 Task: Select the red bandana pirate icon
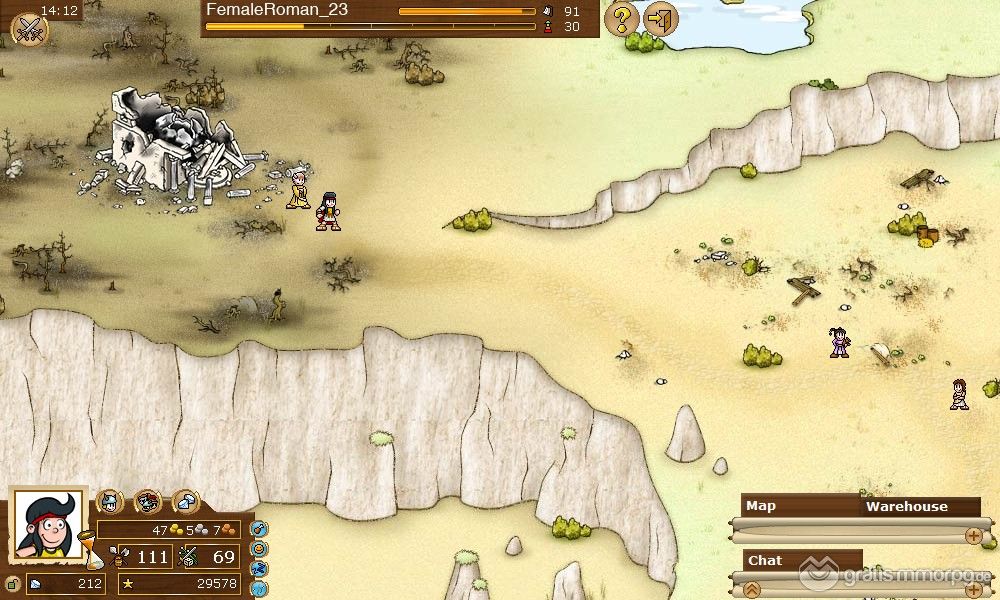pyautogui.click(x=148, y=502)
